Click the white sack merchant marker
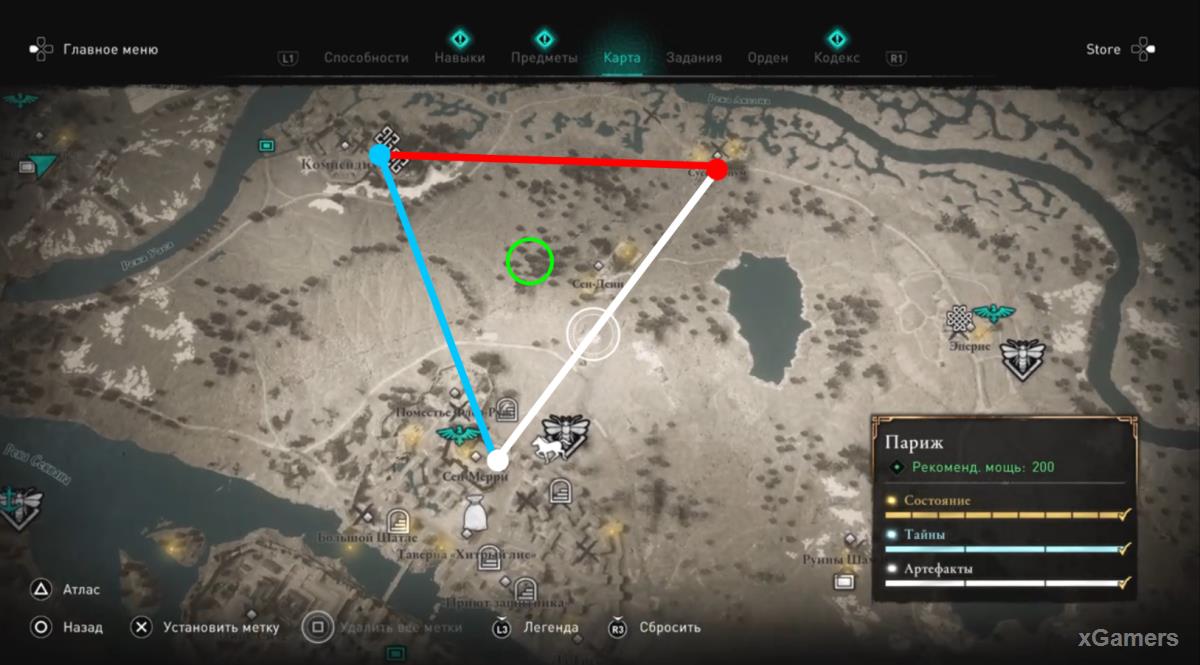 click(475, 514)
